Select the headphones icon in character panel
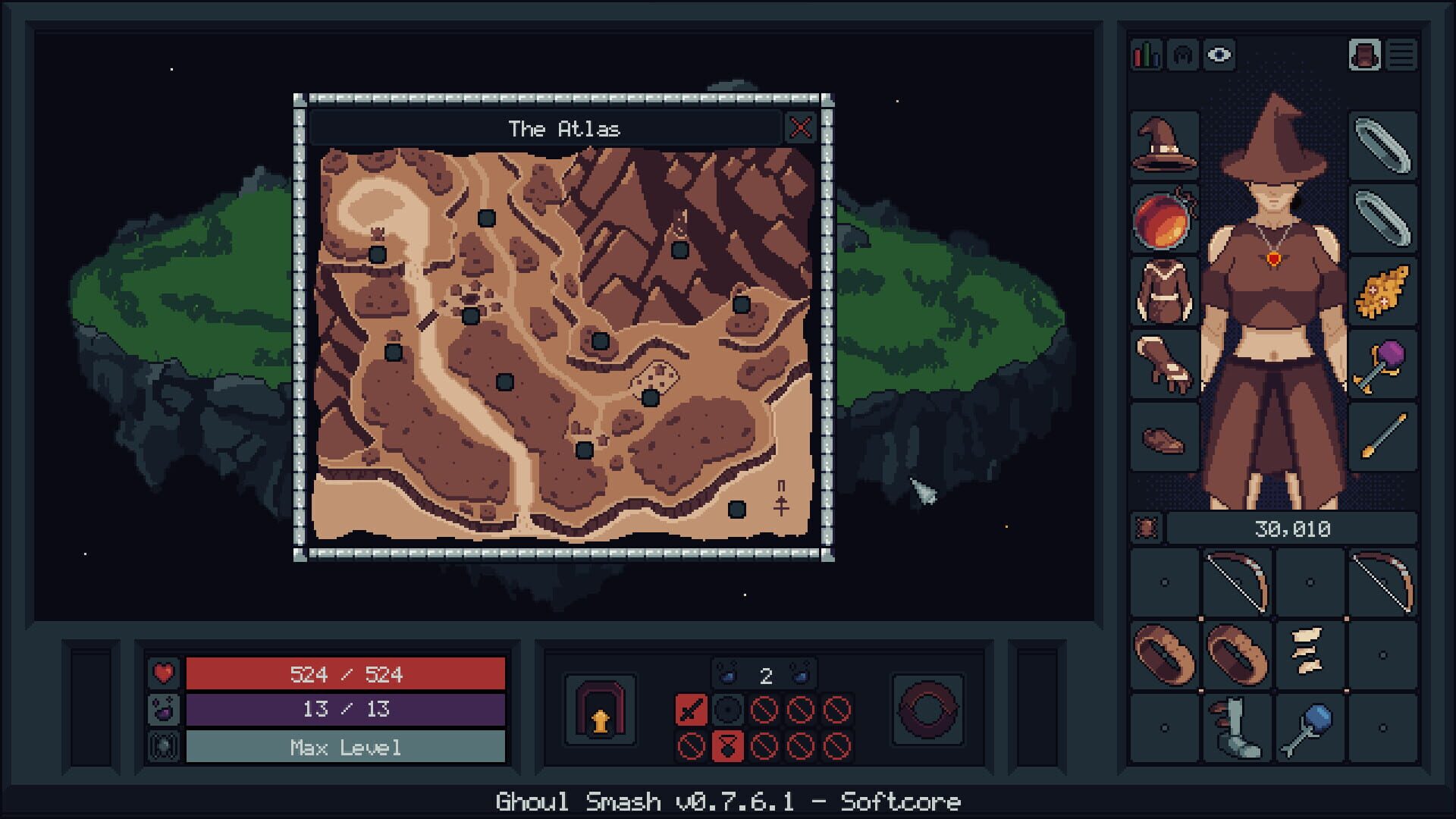The width and height of the screenshot is (1456, 819). [x=1183, y=54]
